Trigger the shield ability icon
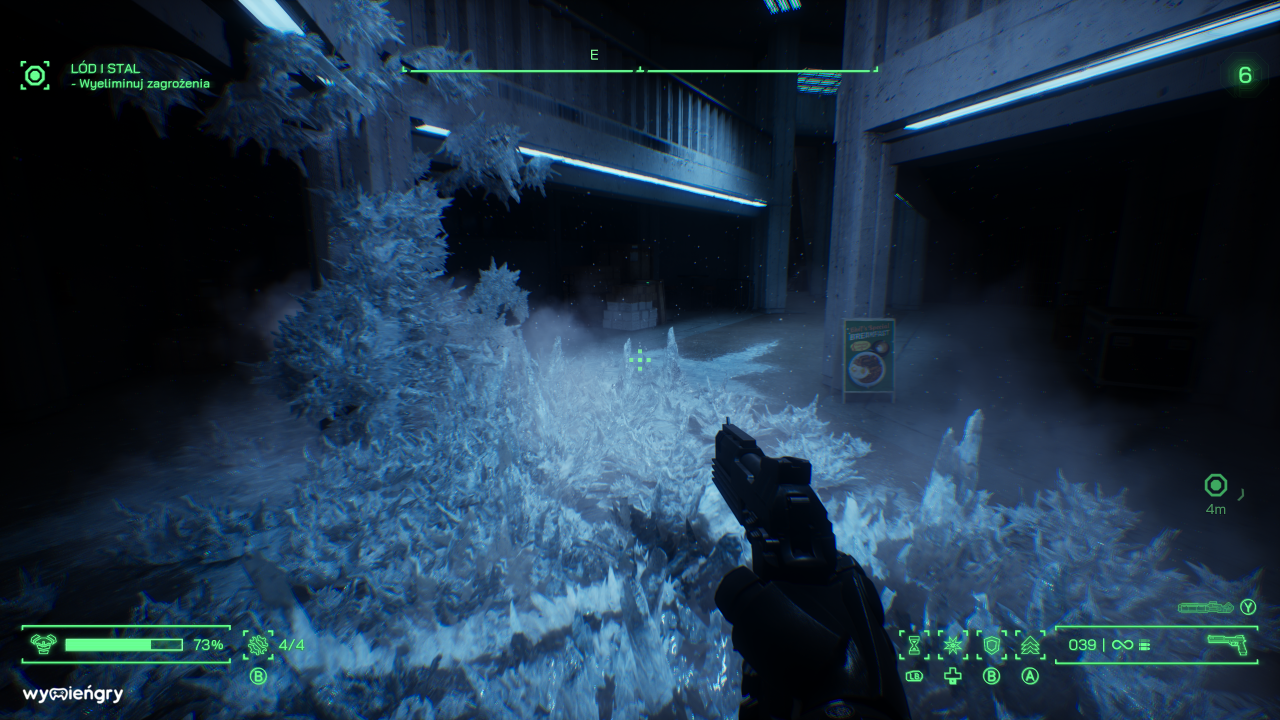This screenshot has width=1280, height=720. coord(991,645)
